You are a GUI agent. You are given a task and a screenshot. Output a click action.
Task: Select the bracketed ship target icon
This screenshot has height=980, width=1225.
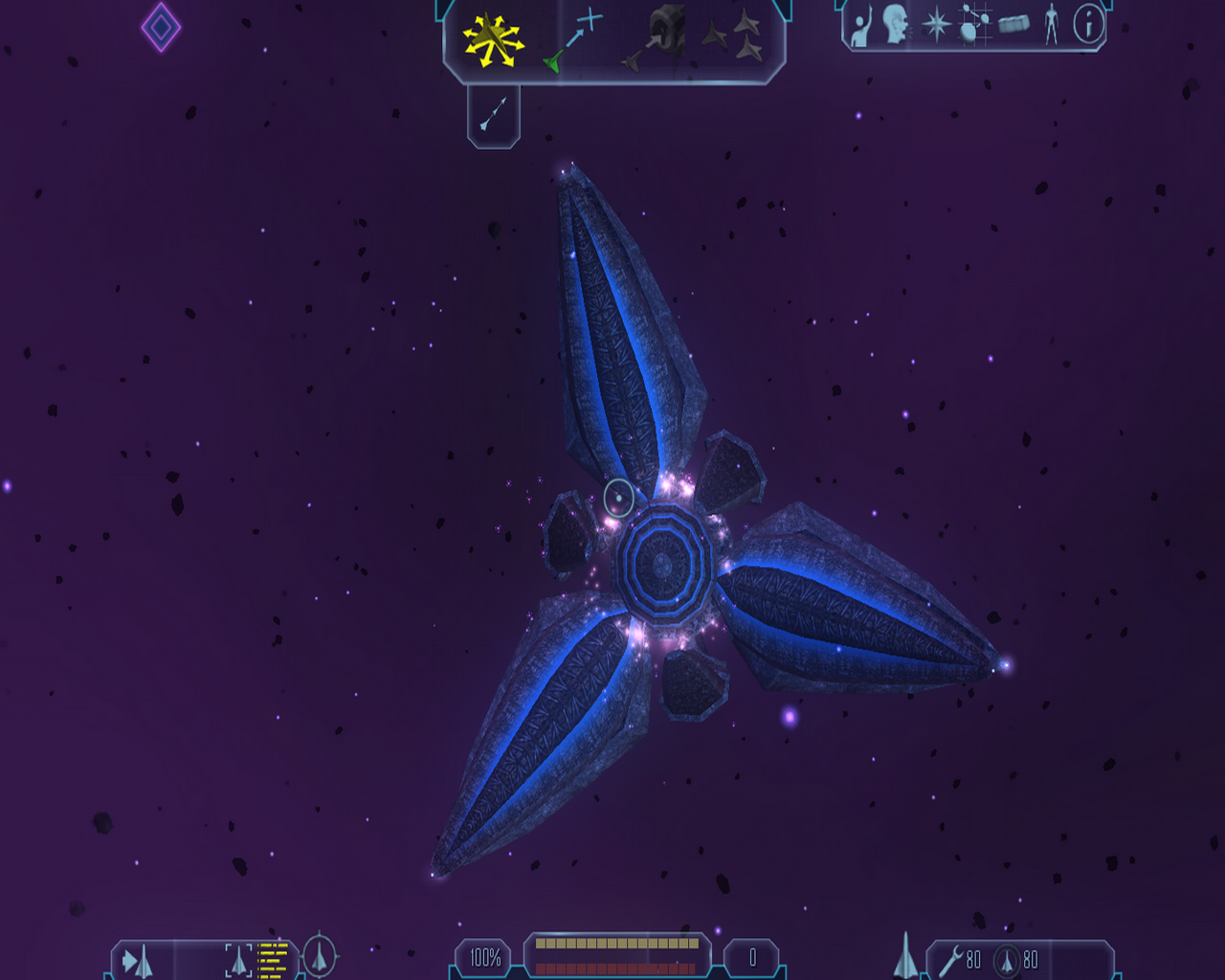(x=238, y=960)
